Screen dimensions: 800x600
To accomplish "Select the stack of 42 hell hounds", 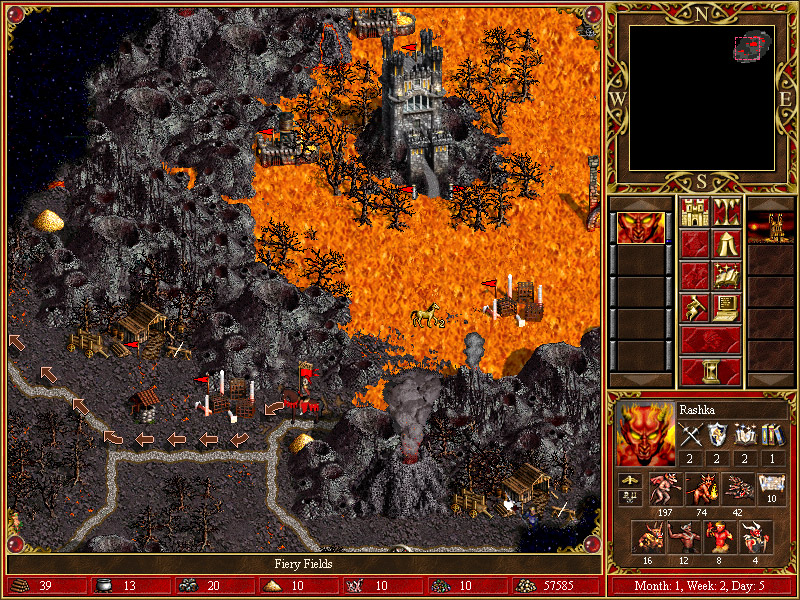I will (736, 488).
